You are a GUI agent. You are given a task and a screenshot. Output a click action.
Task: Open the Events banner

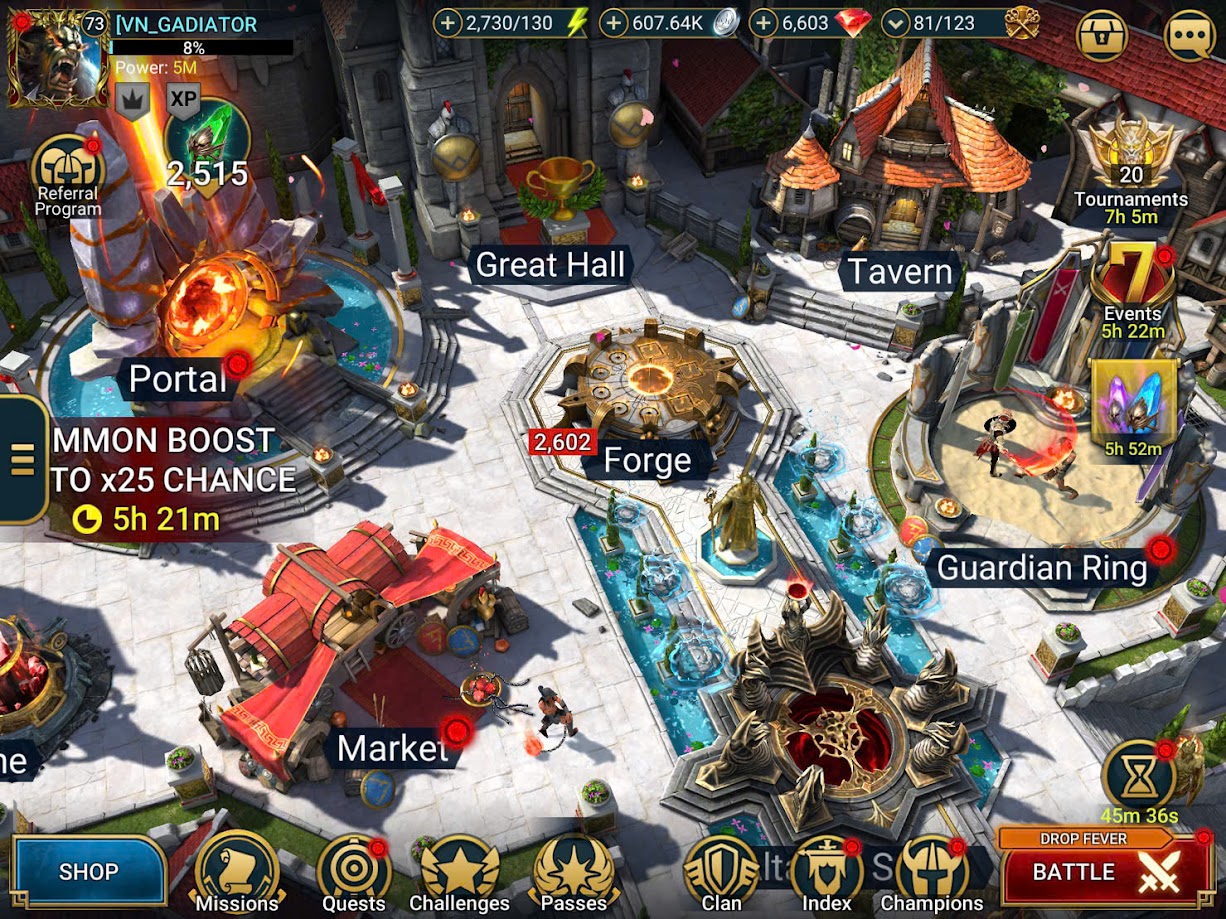(1132, 290)
